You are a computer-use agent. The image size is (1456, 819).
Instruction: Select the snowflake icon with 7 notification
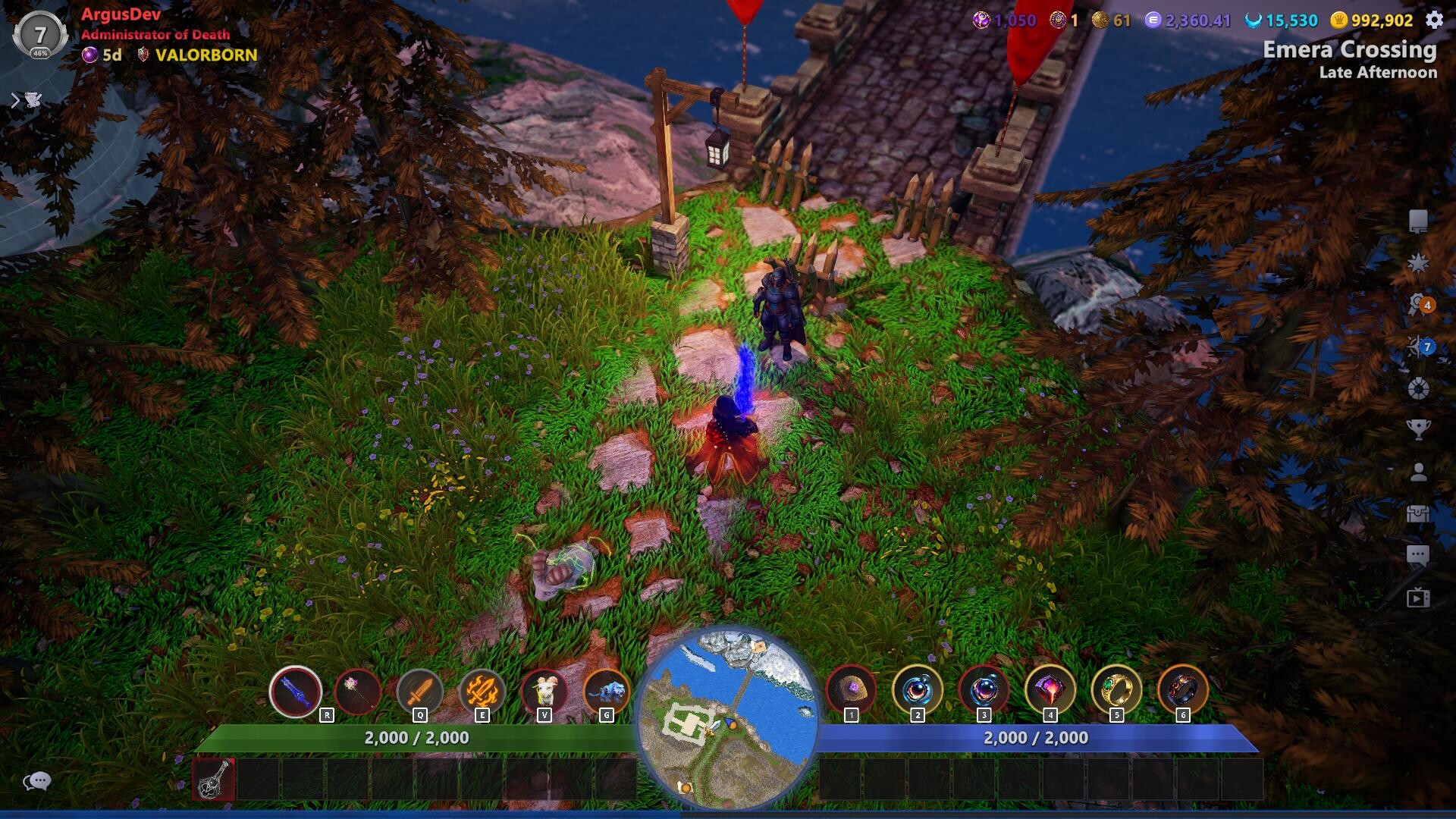point(1415,347)
